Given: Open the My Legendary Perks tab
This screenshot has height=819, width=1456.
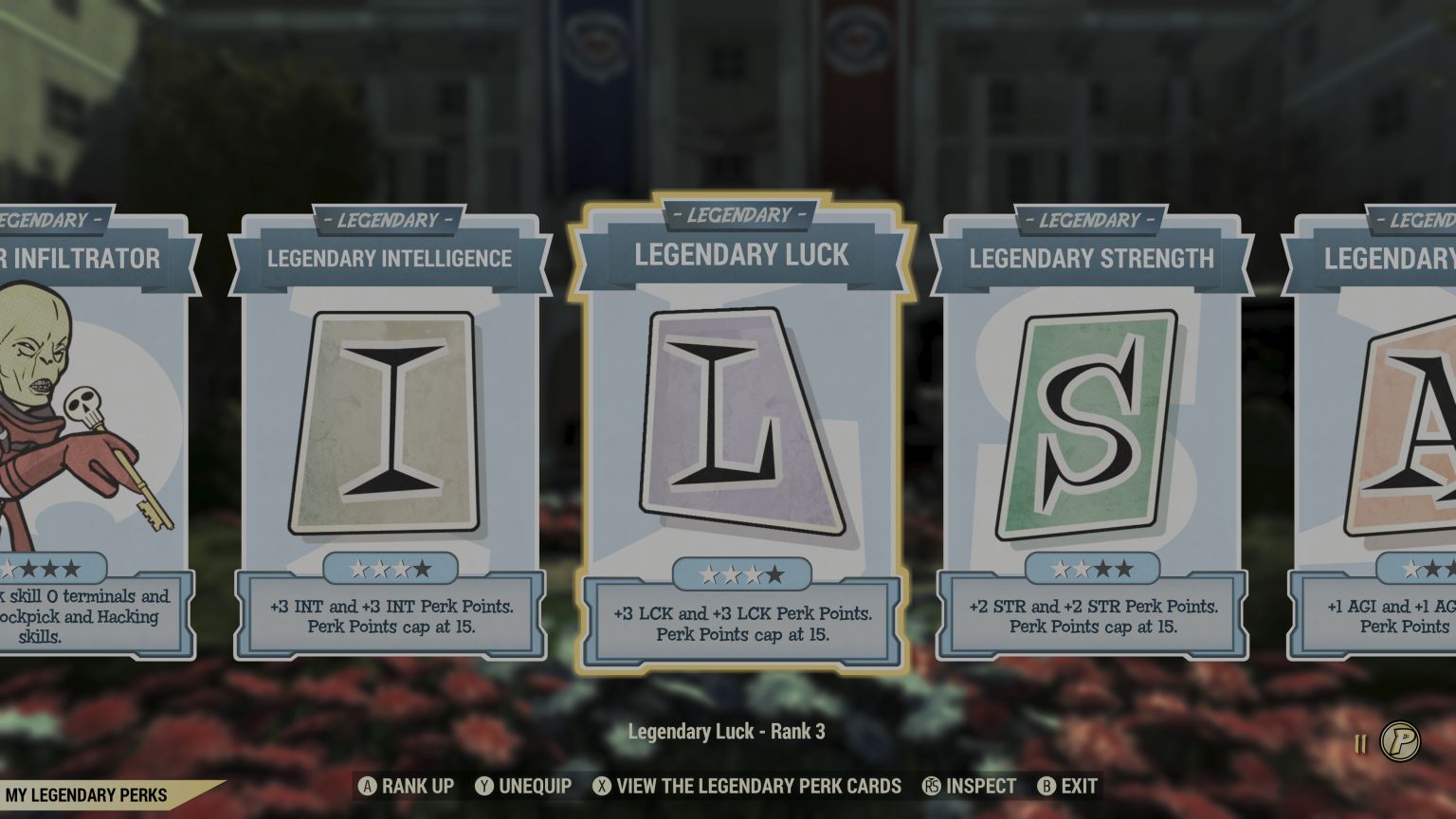Looking at the screenshot, I should pos(87,794).
